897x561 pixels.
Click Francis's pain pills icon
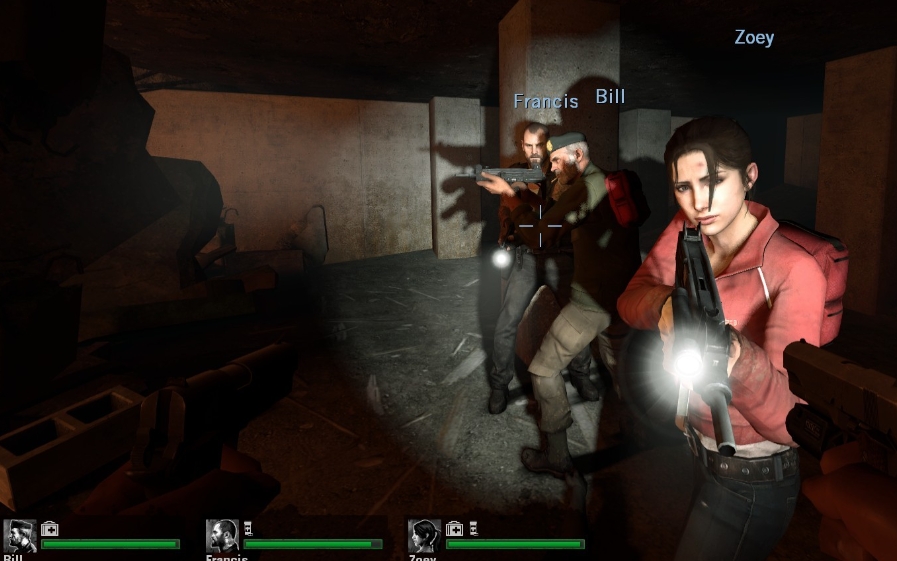(248, 529)
